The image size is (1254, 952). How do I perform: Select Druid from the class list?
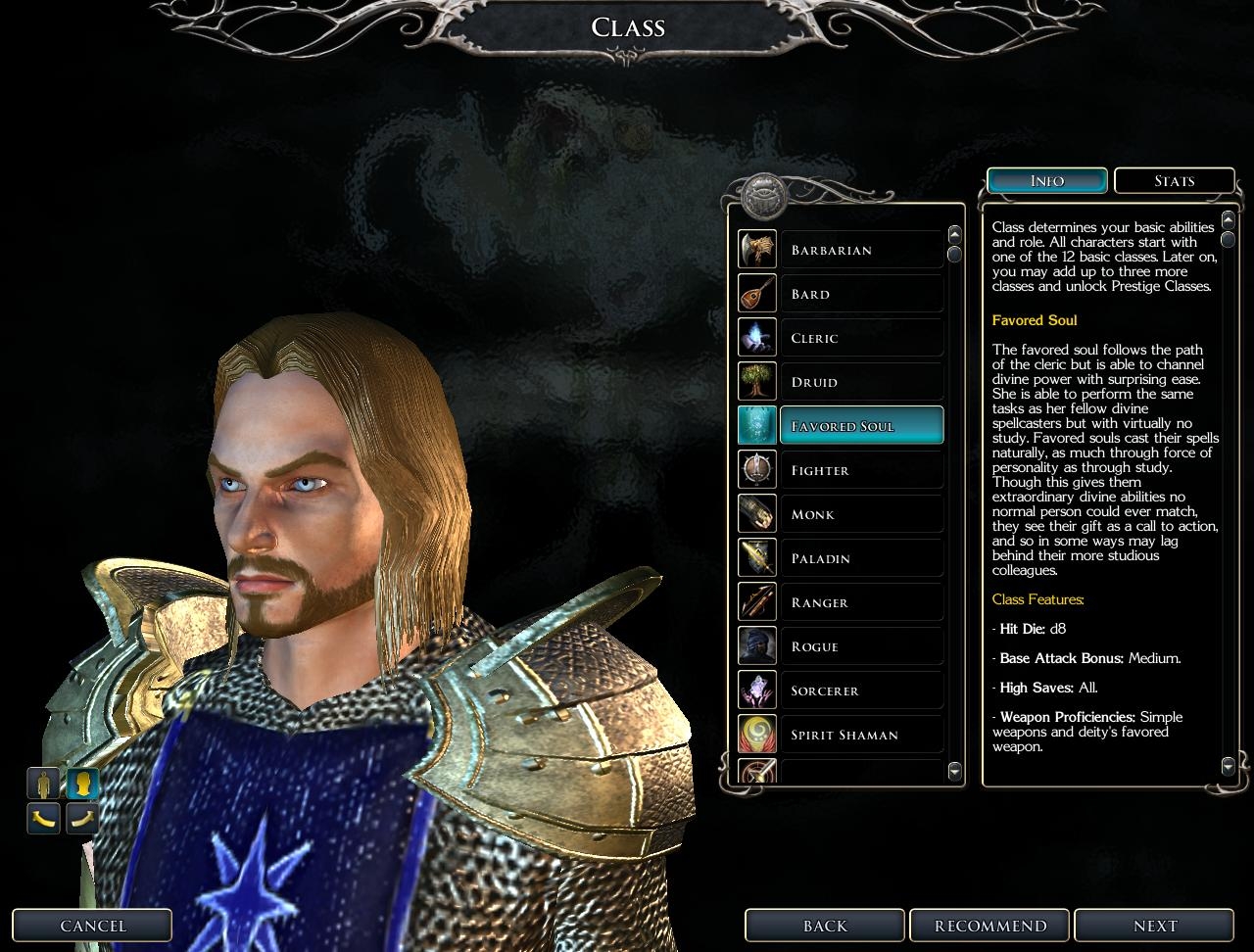pyautogui.click(x=861, y=382)
